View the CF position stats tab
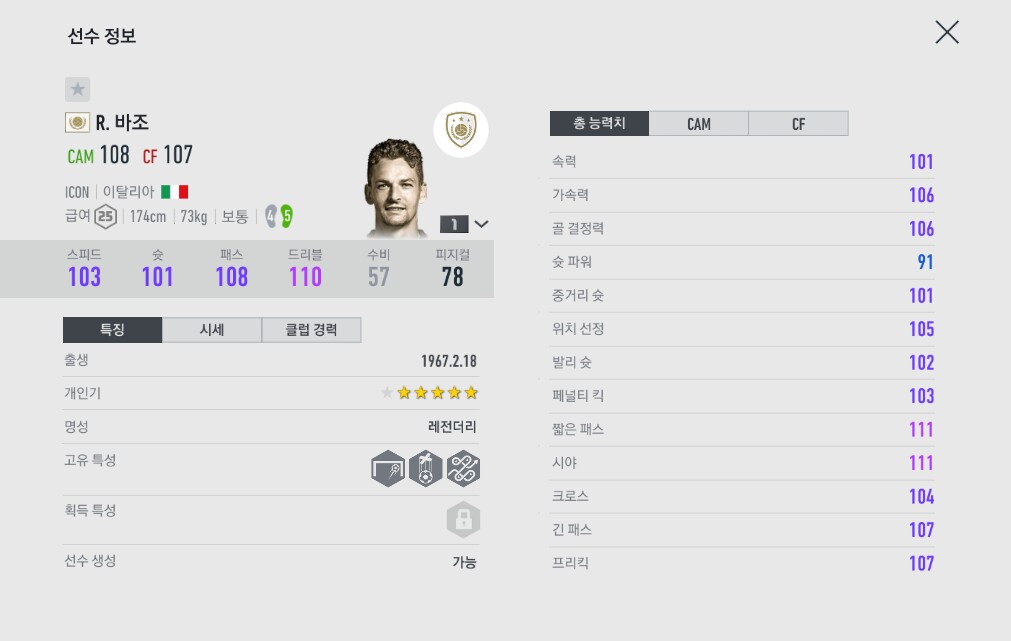1011x641 pixels. coord(798,124)
